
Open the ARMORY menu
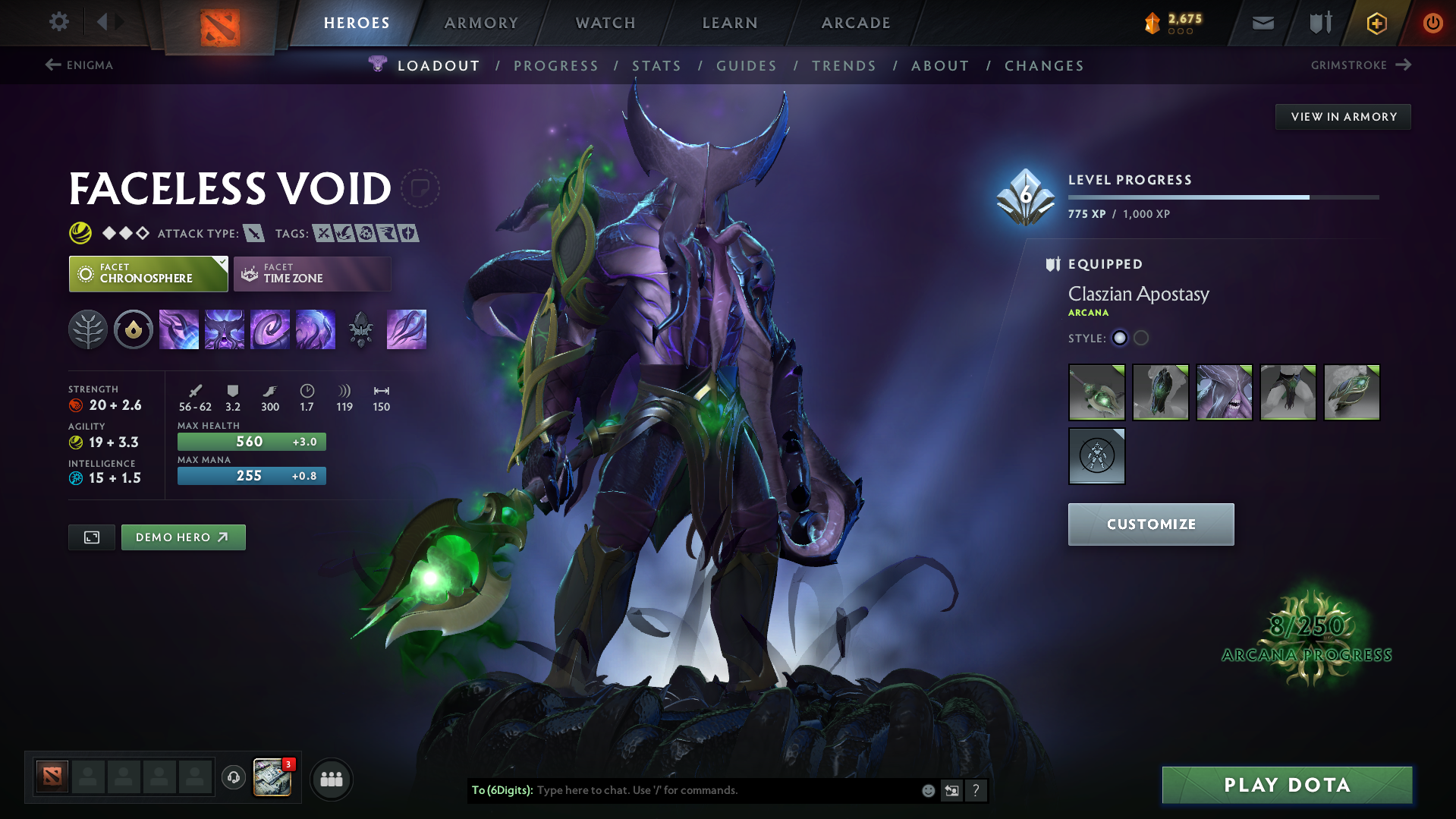click(481, 23)
